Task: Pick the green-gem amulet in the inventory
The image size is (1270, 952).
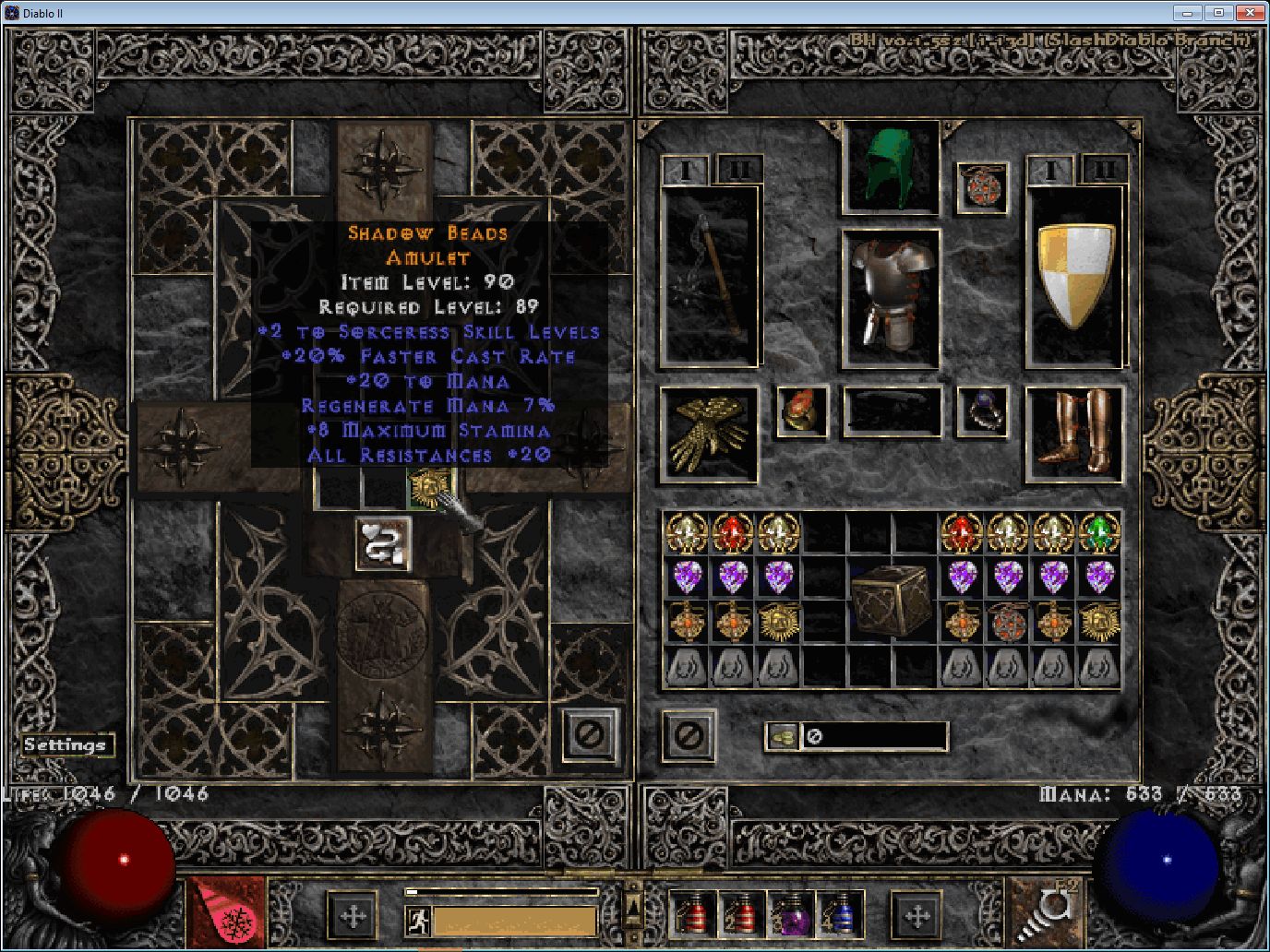Action: 1098,532
